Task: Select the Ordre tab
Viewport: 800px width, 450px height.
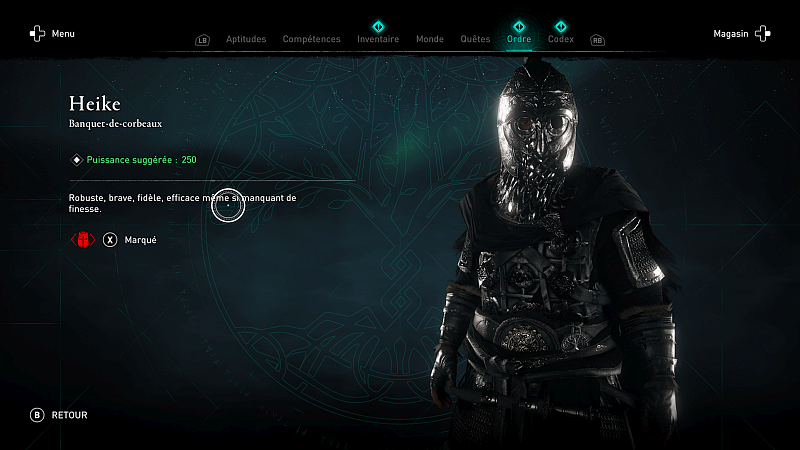Action: point(519,40)
